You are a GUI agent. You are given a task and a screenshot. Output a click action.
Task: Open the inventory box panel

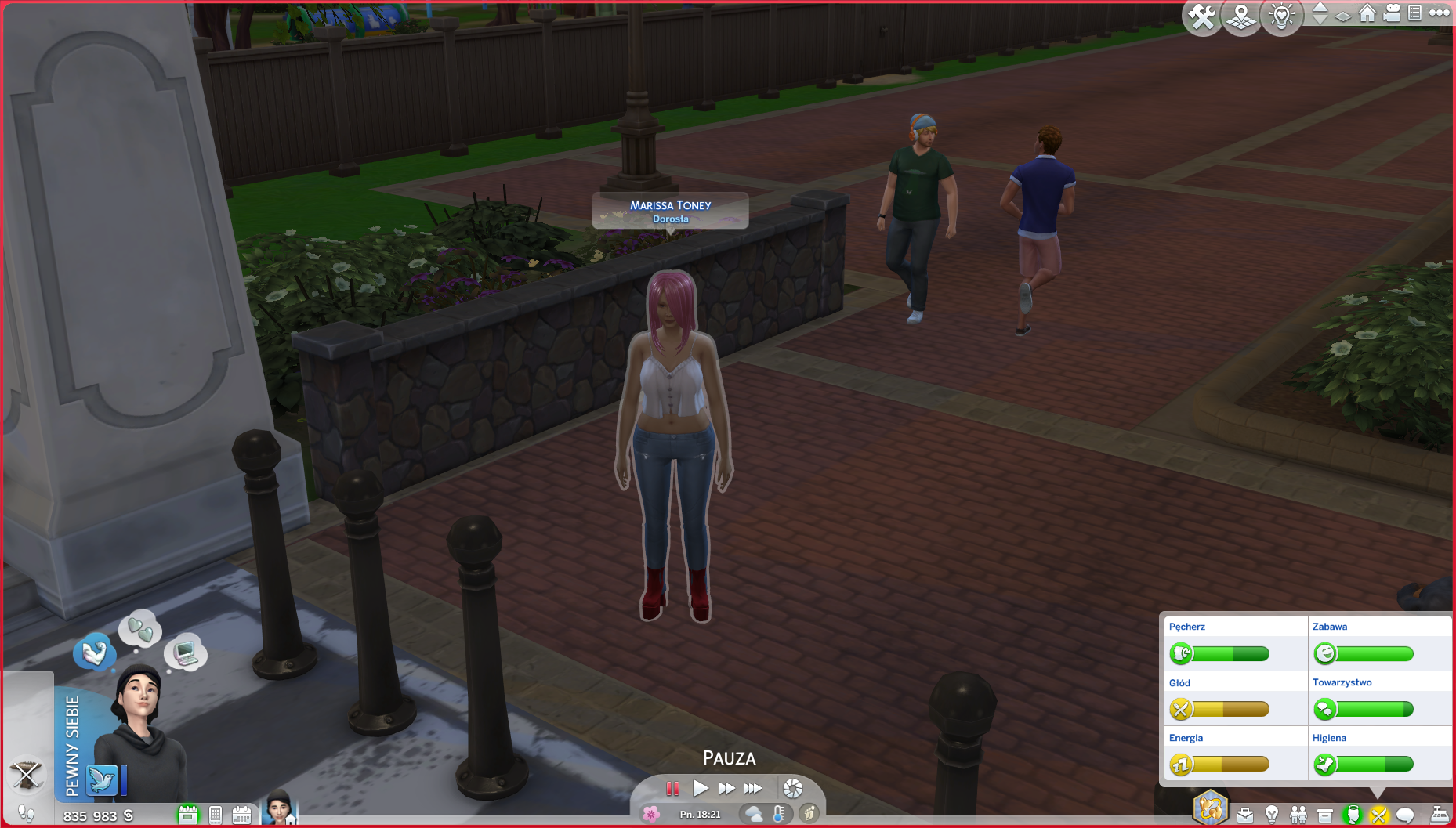pos(1325,815)
